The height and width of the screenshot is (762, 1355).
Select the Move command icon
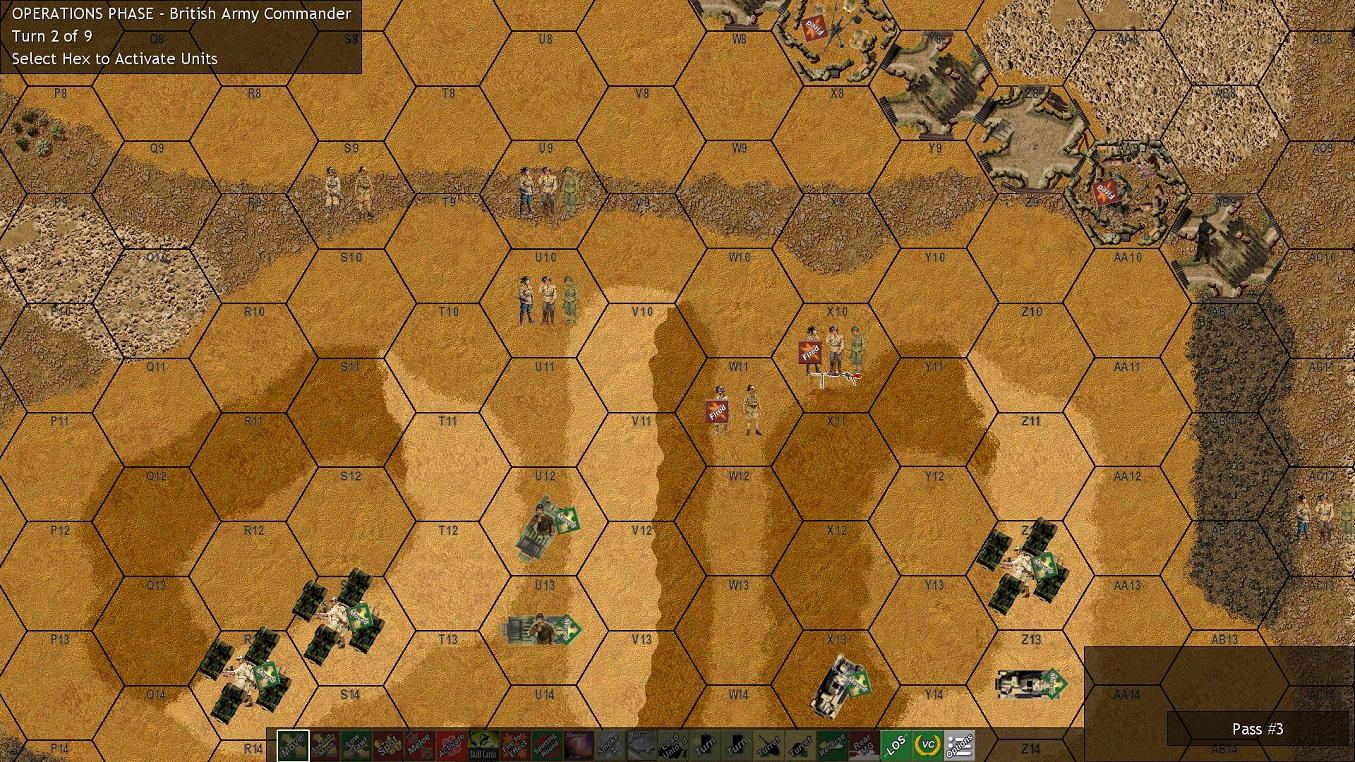click(291, 744)
